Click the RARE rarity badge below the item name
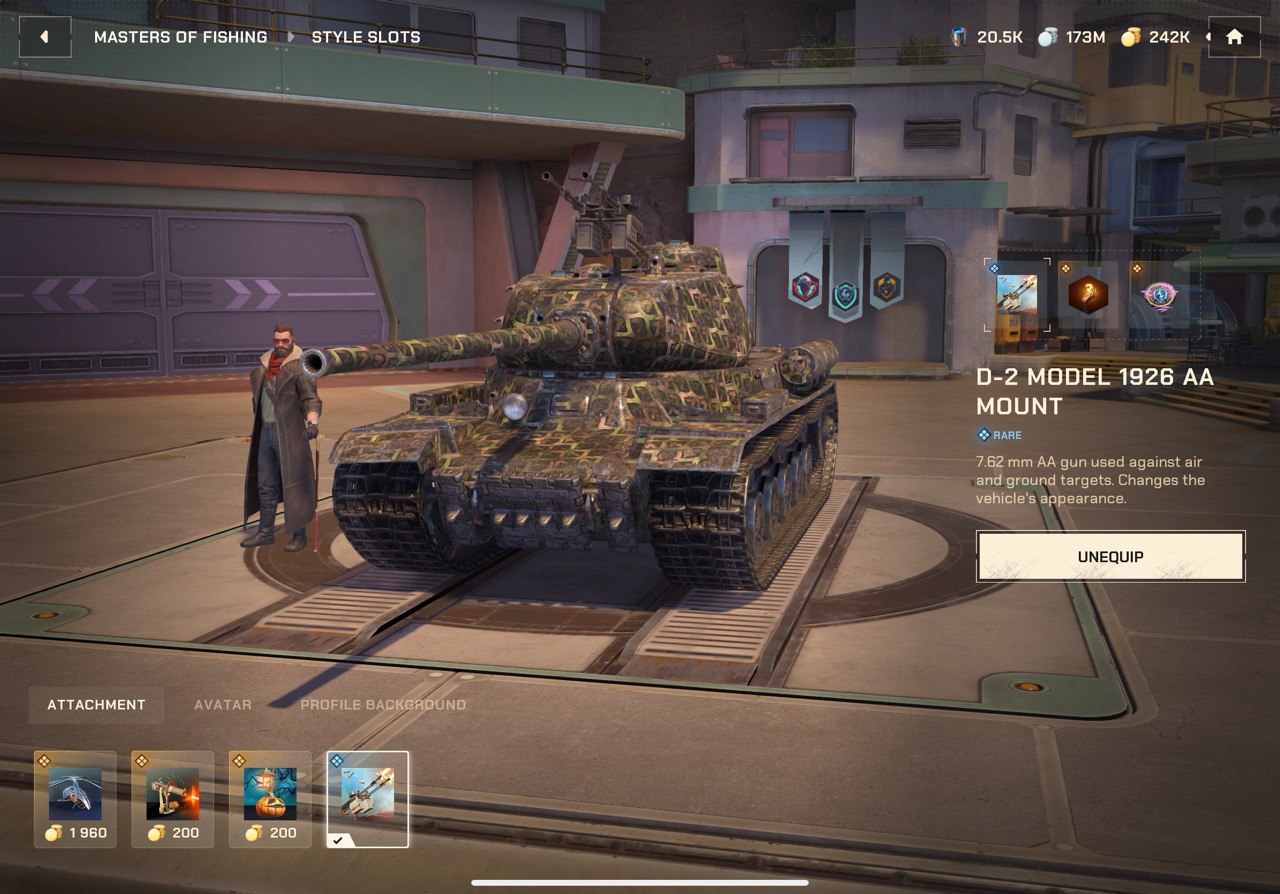 [999, 434]
